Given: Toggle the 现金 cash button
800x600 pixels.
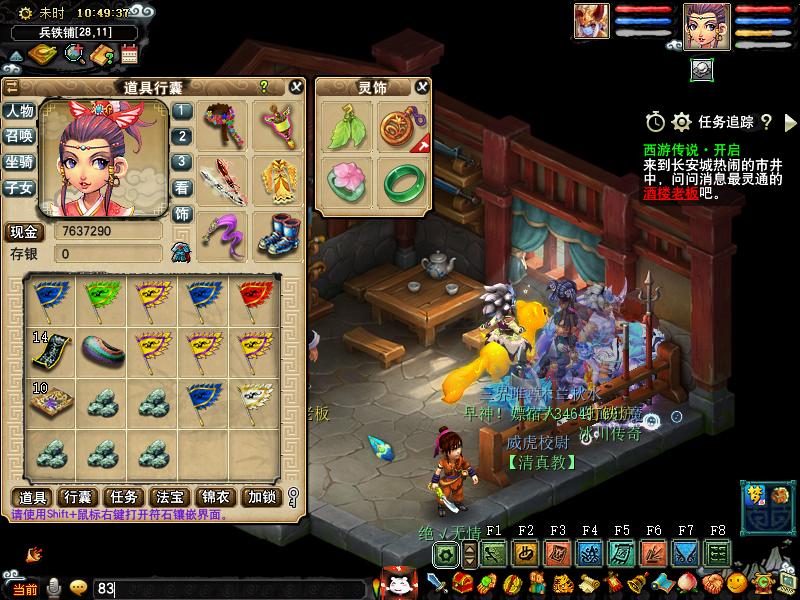Looking at the screenshot, I should 22,232.
